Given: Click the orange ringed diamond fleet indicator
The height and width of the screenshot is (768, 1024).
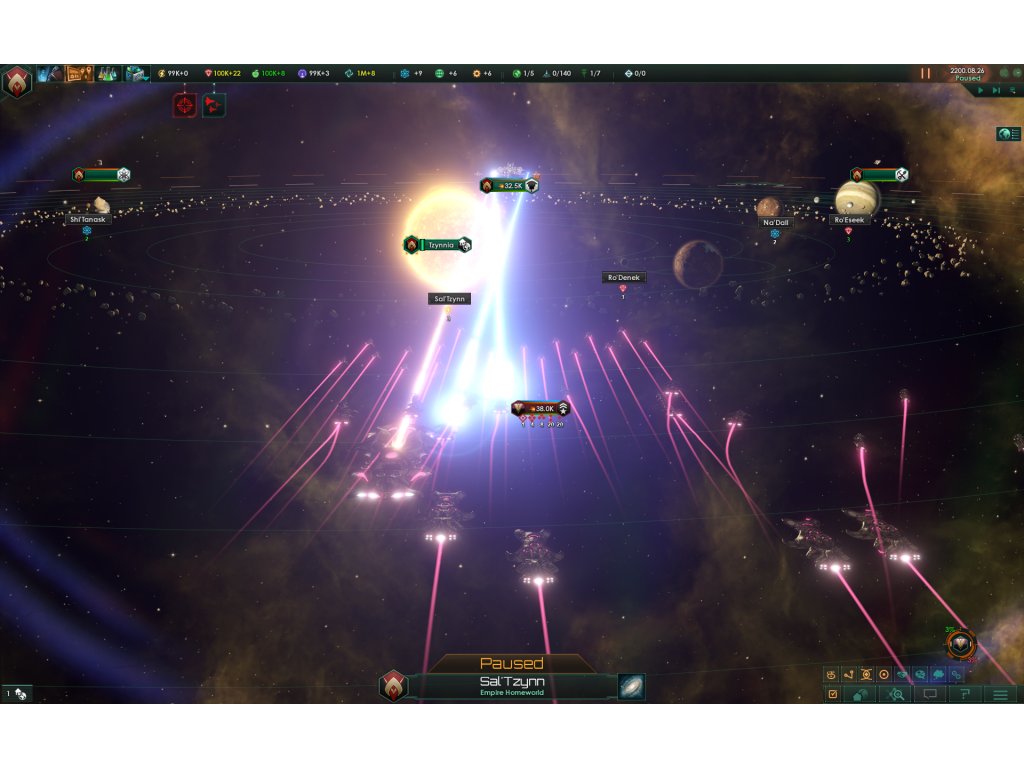Looking at the screenshot, I should pyautogui.click(x=960, y=645).
